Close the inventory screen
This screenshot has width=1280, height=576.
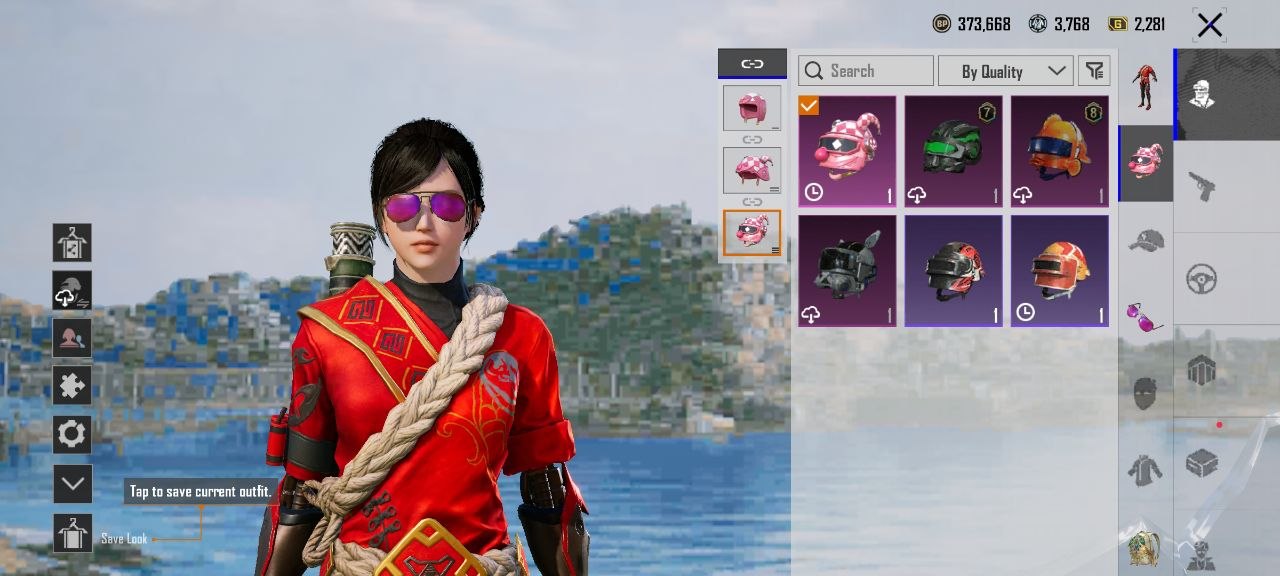(x=1209, y=25)
